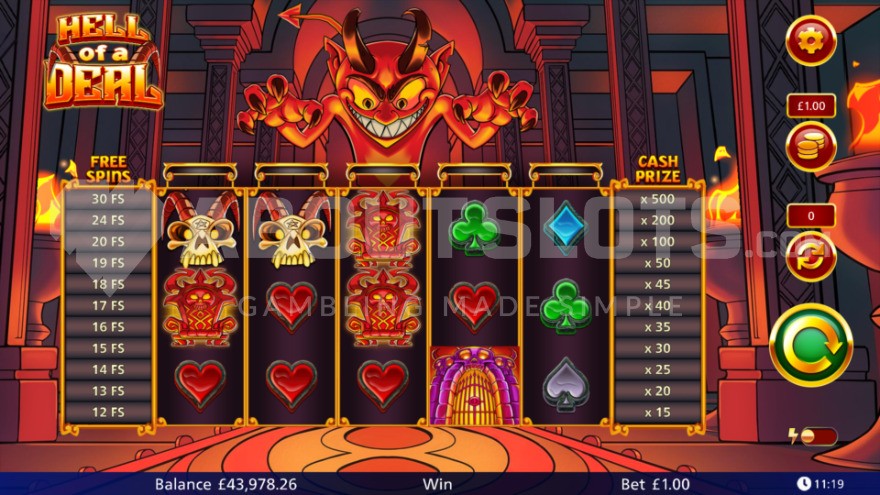This screenshot has width=880, height=495.
Task: Spin the reels with the green button
Action: click(811, 344)
